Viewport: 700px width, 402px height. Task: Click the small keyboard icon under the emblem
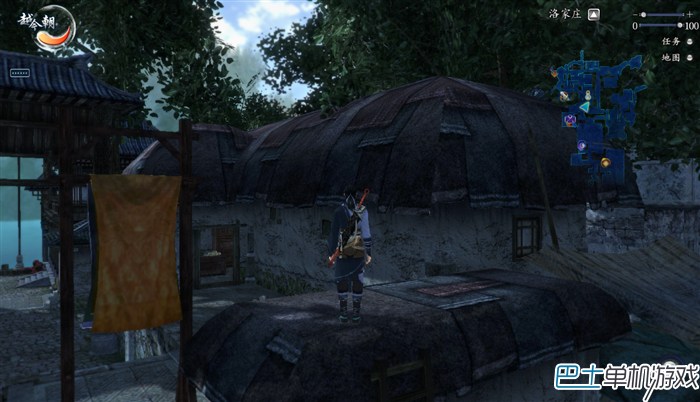click(x=19, y=73)
